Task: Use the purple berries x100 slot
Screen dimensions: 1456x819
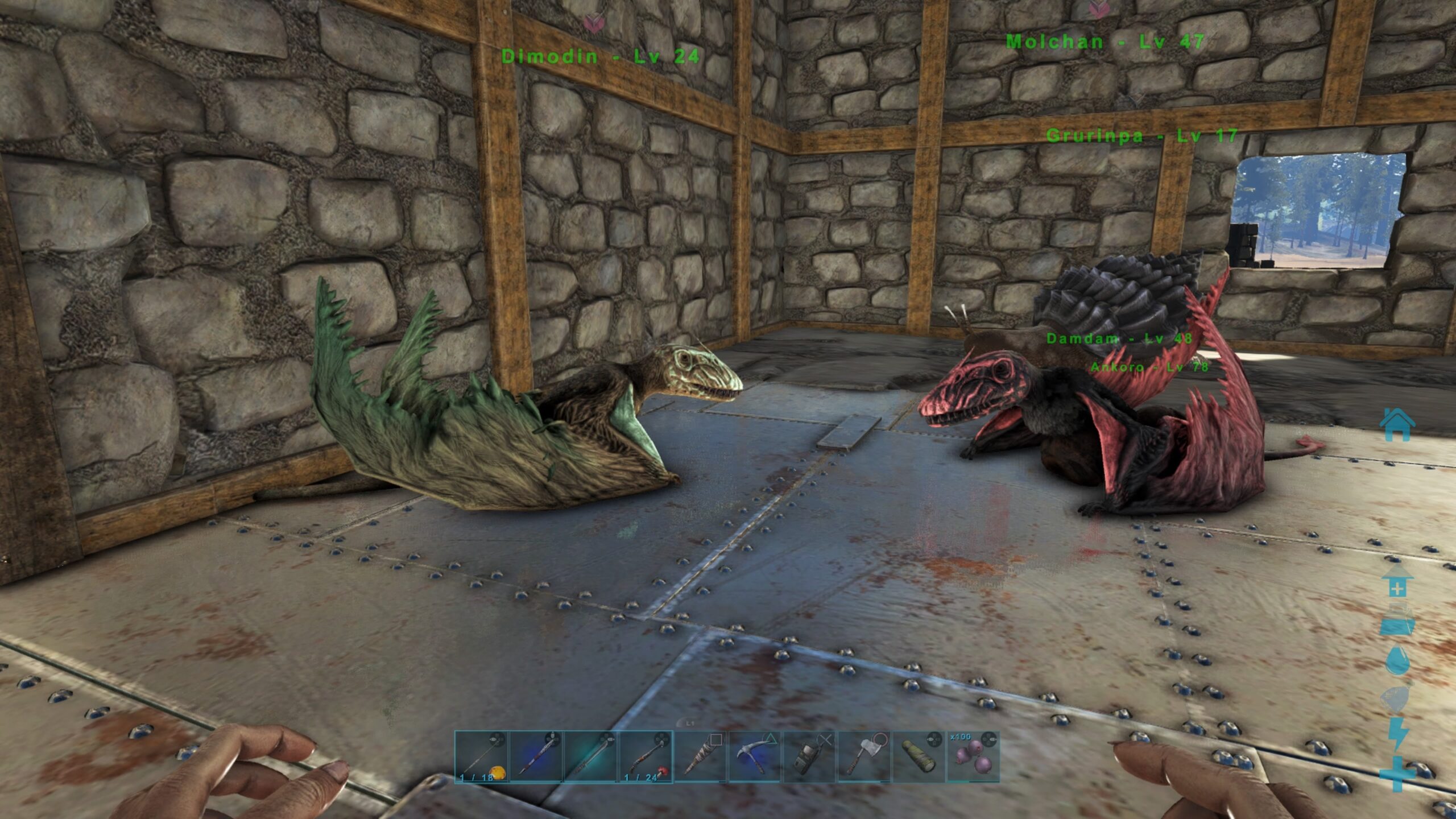Action: (973, 756)
